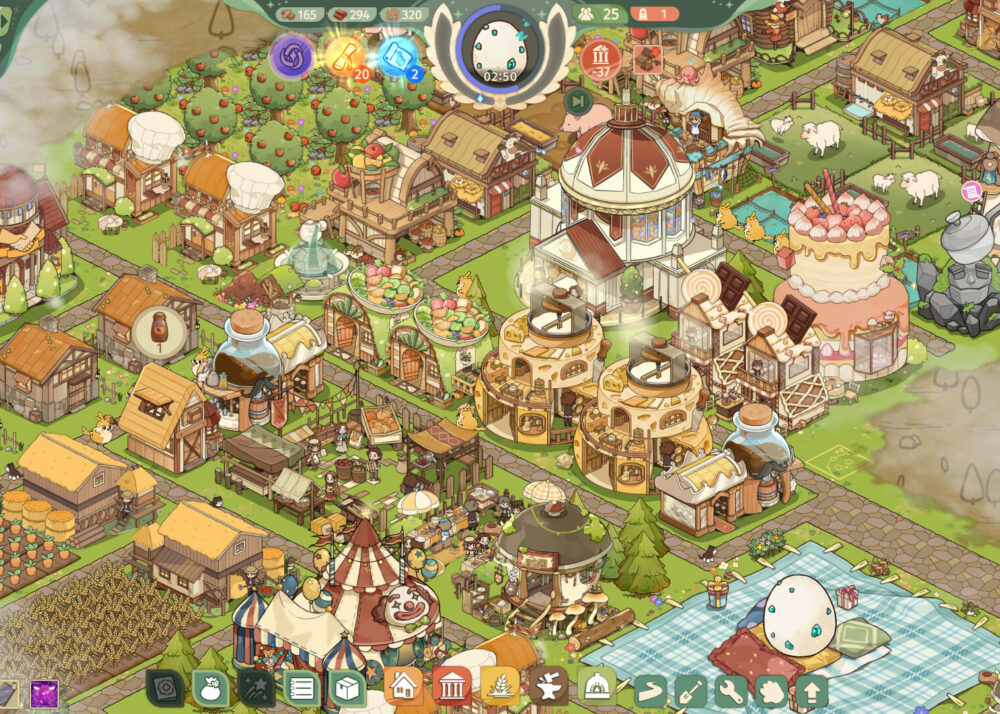This screenshot has width=1000, height=714.
Task: Use the orange scroll orb with 20
Action: click(x=346, y=56)
